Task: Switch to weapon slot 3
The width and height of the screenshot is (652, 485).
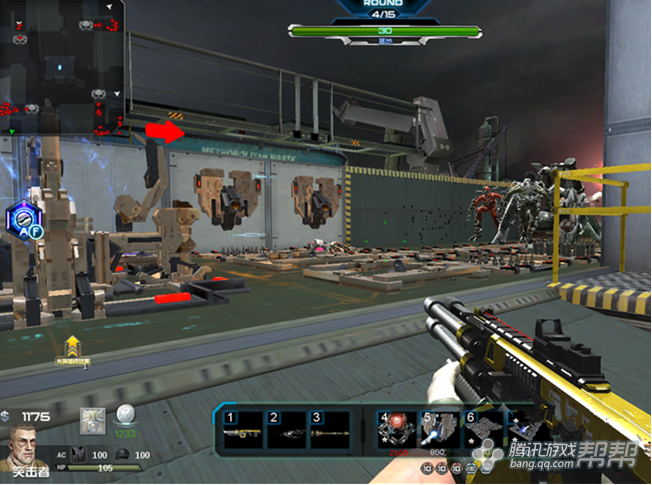Action: (x=329, y=431)
